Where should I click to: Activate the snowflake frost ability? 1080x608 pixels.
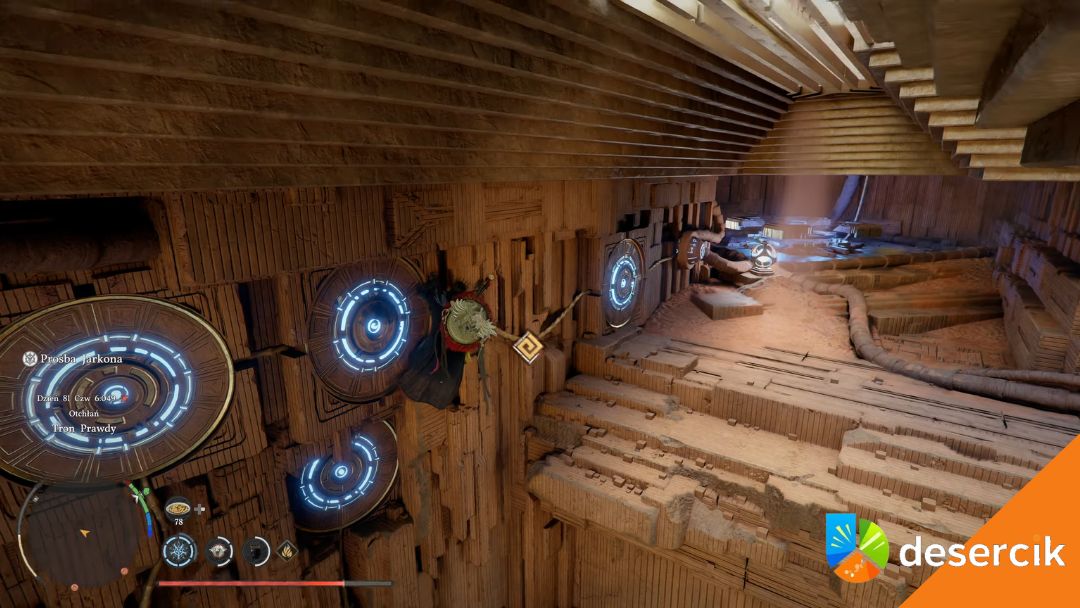(x=179, y=550)
